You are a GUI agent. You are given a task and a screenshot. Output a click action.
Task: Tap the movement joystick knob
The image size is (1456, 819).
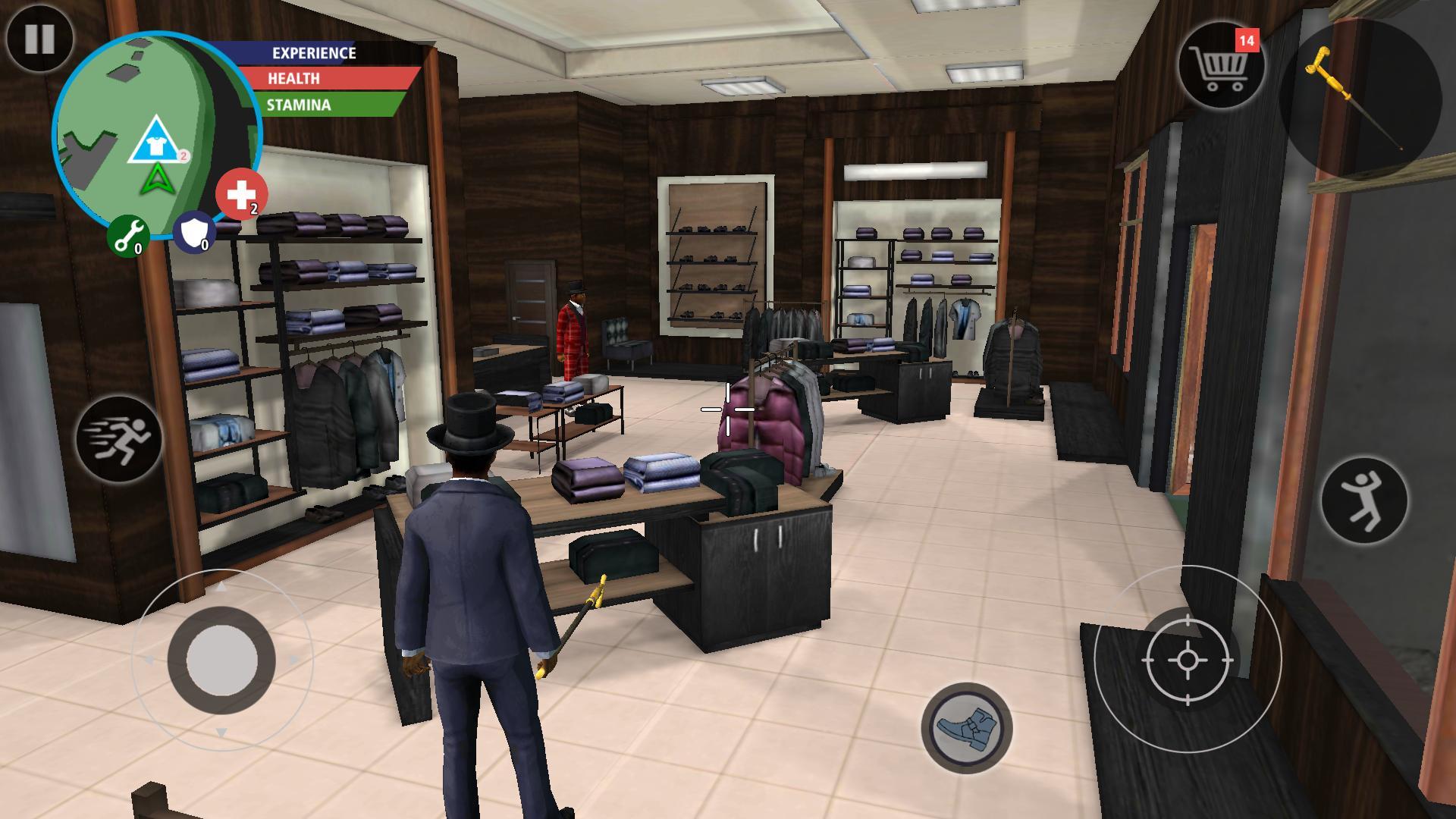[x=221, y=659]
